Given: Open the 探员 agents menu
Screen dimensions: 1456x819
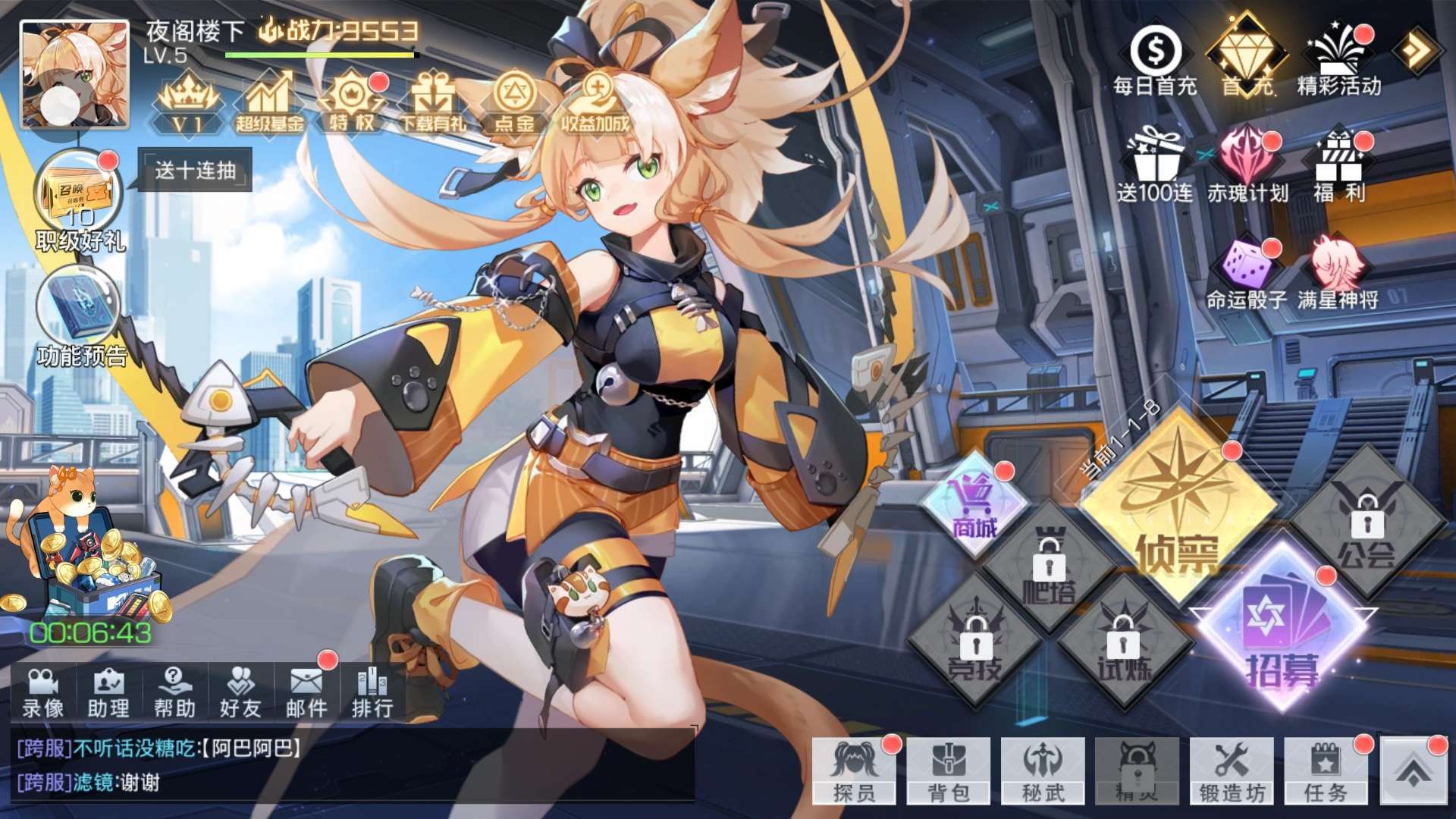Looking at the screenshot, I should (854, 770).
